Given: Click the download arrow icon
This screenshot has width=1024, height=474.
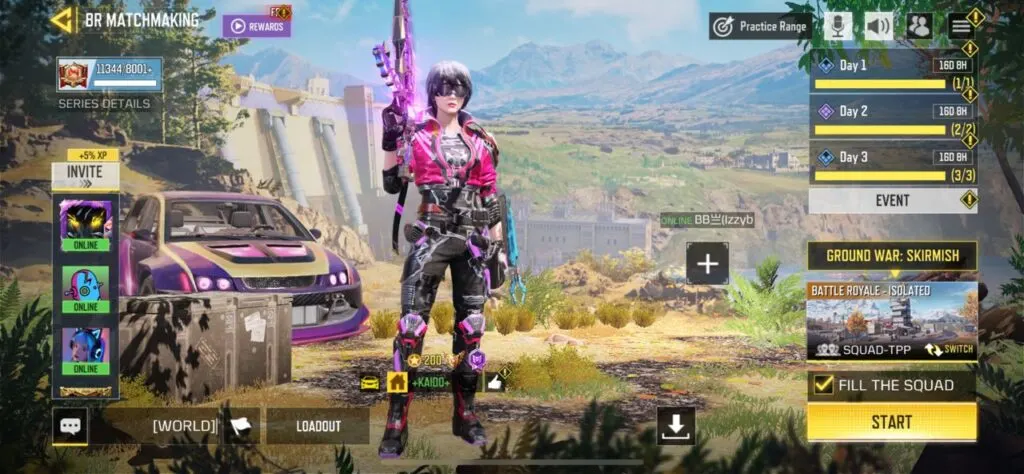Looking at the screenshot, I should tap(676, 426).
